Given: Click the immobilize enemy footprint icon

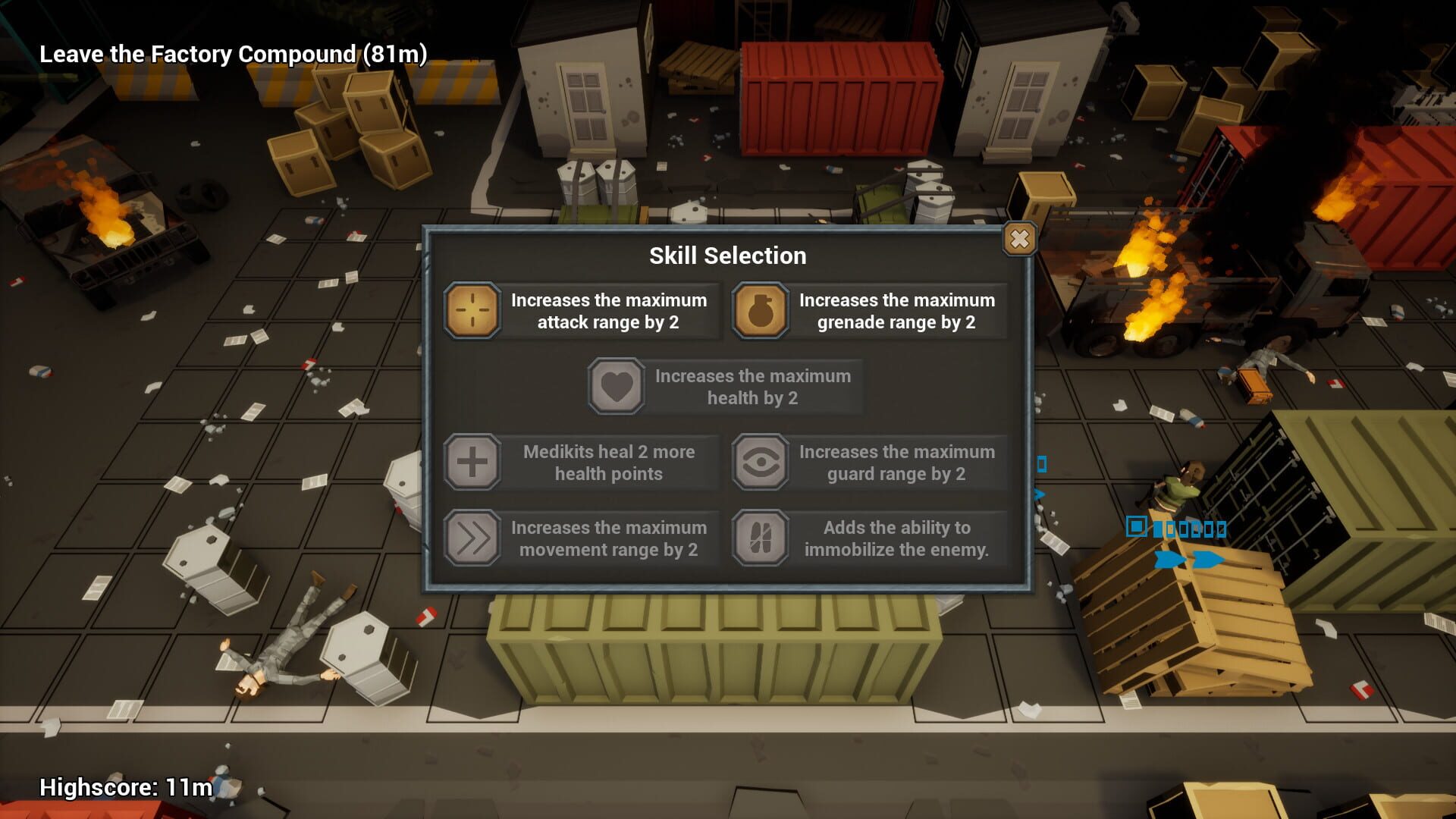Looking at the screenshot, I should point(760,538).
